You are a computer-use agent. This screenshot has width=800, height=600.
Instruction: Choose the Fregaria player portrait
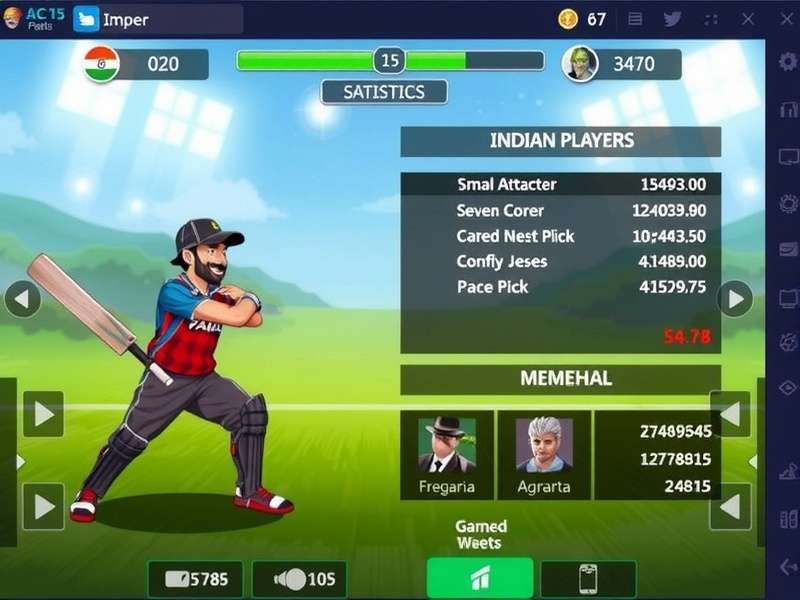click(x=447, y=445)
